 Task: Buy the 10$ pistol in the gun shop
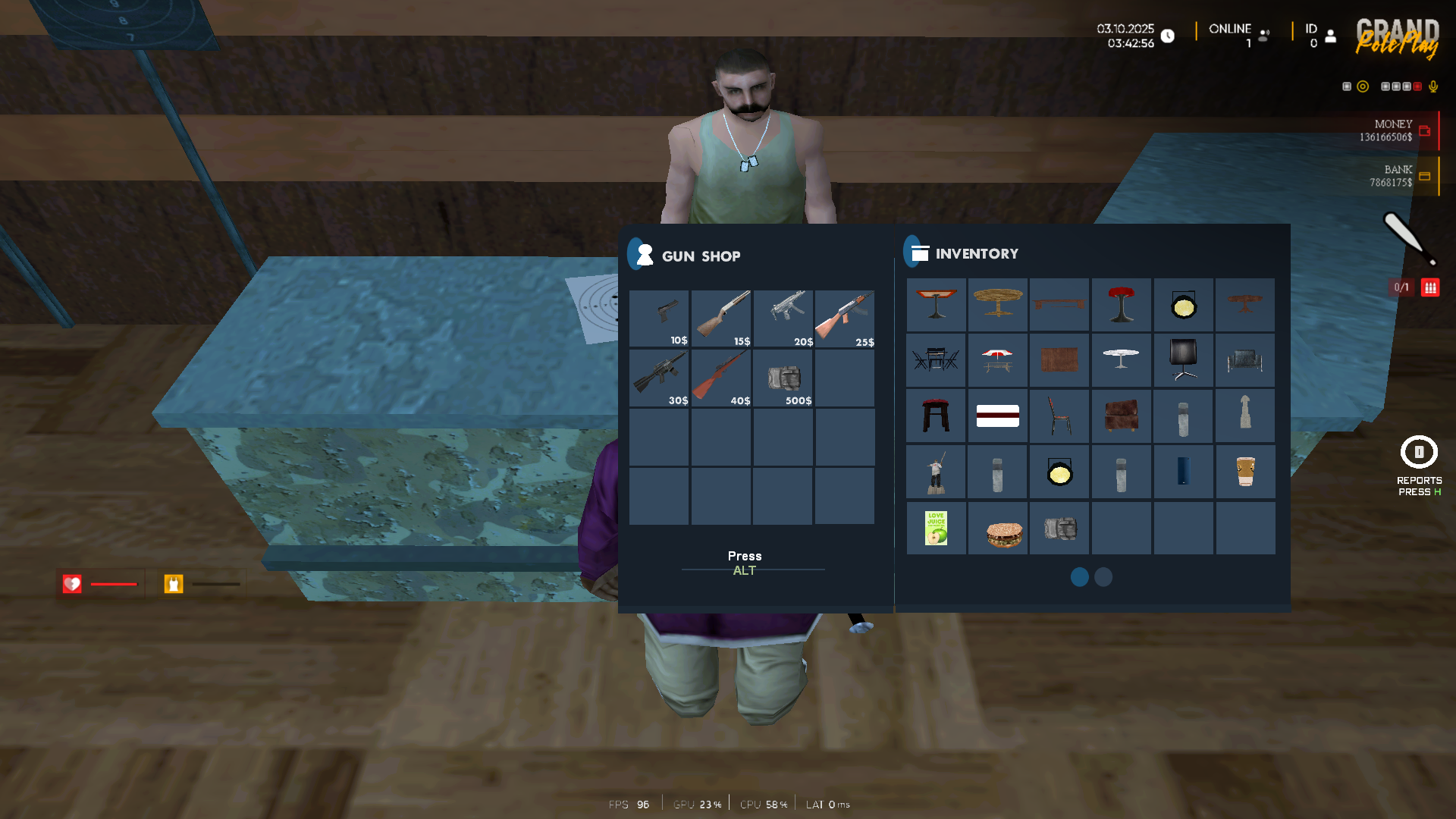click(658, 318)
